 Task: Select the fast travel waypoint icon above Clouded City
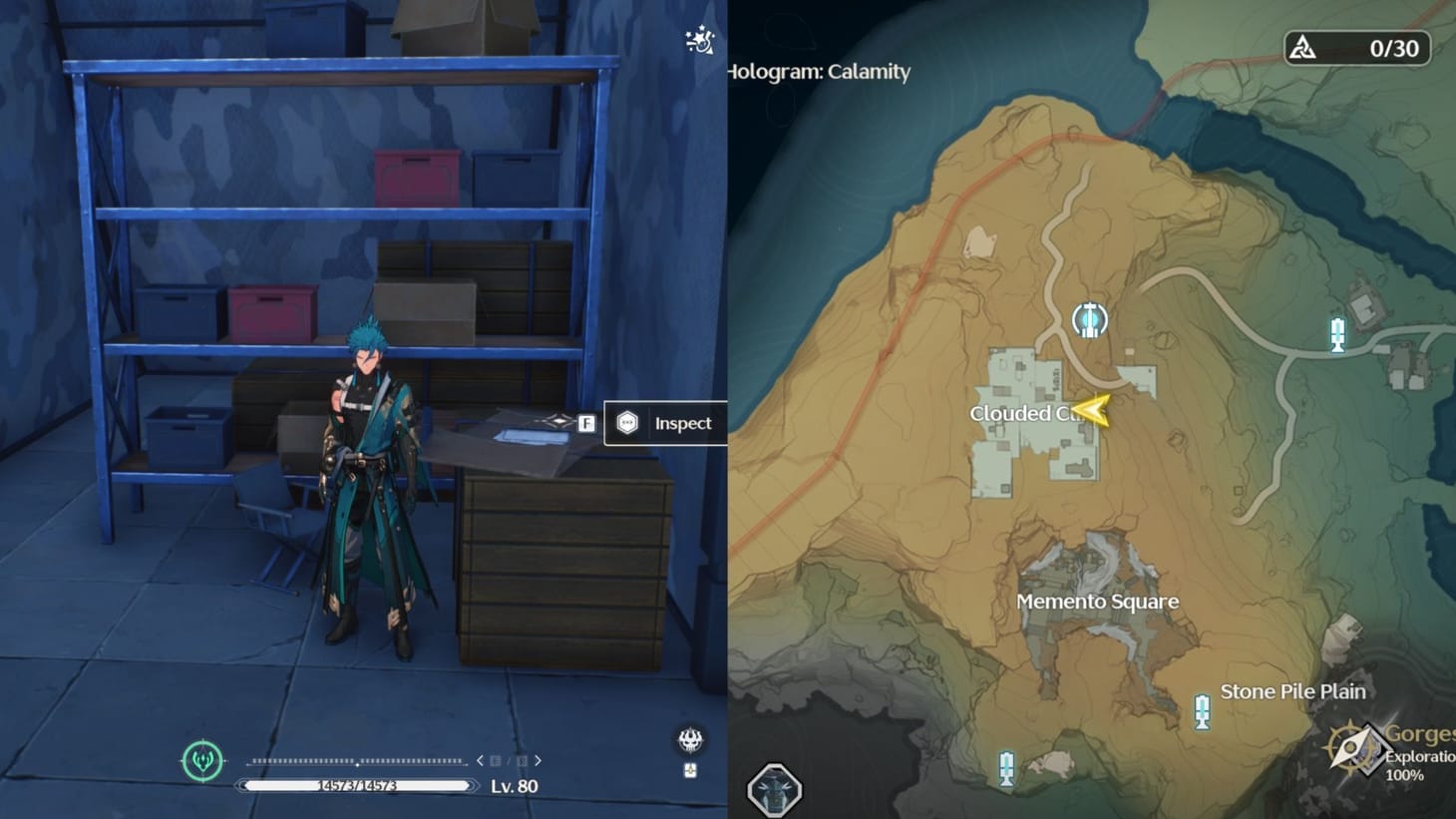(1089, 319)
